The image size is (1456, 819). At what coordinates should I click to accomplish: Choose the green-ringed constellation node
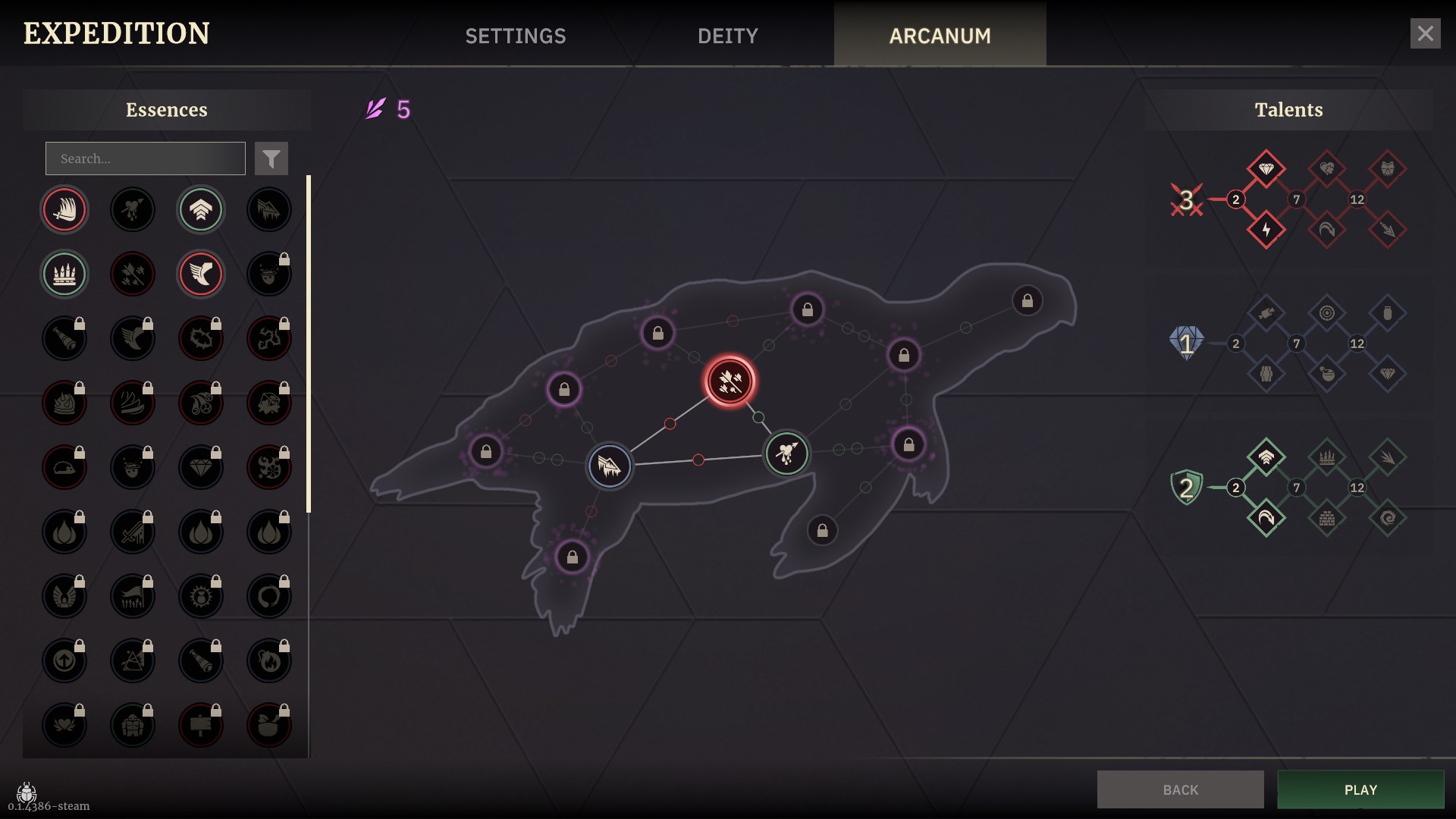tap(786, 453)
